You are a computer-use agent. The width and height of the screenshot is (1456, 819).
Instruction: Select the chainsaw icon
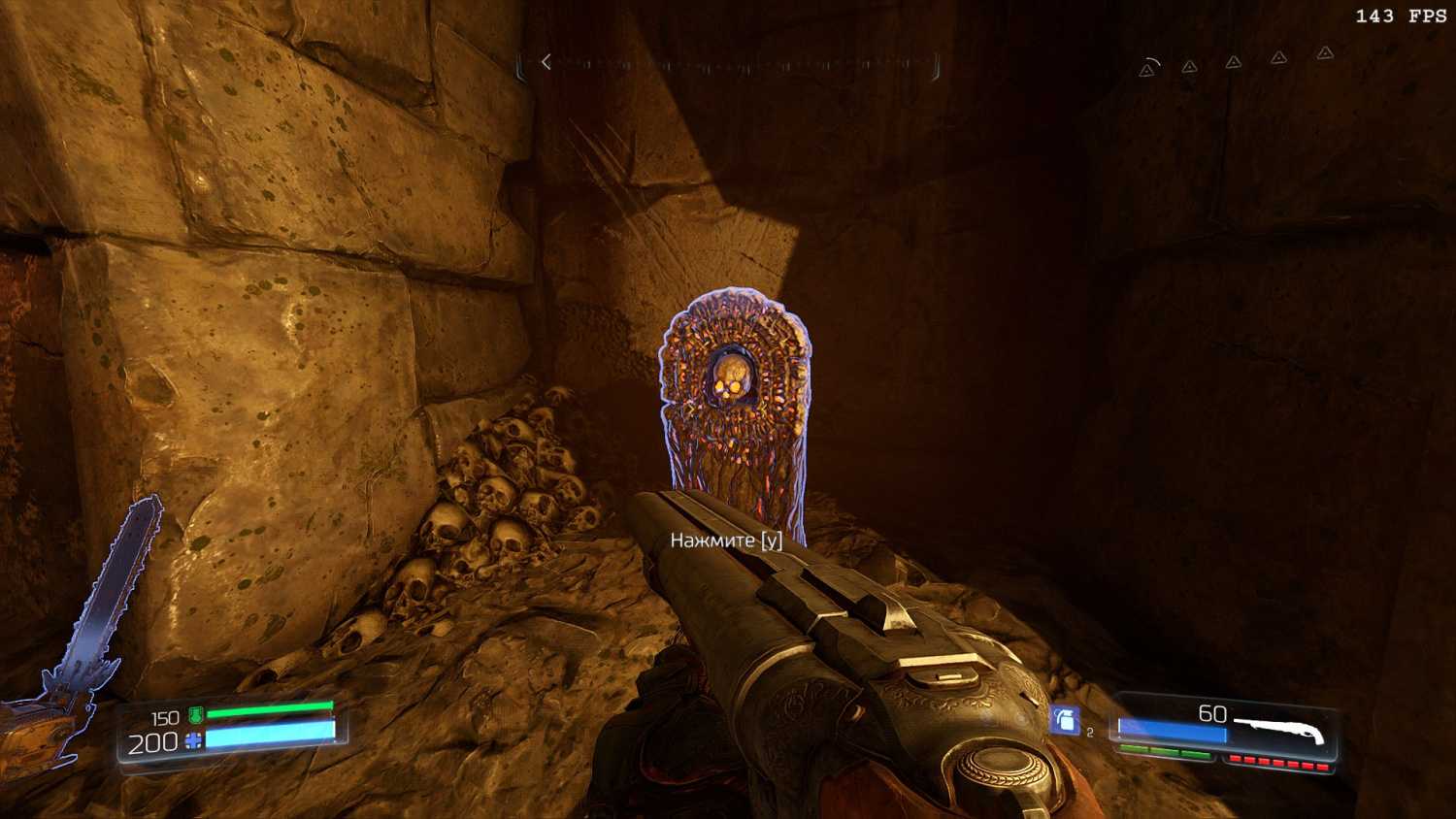coord(83,631)
